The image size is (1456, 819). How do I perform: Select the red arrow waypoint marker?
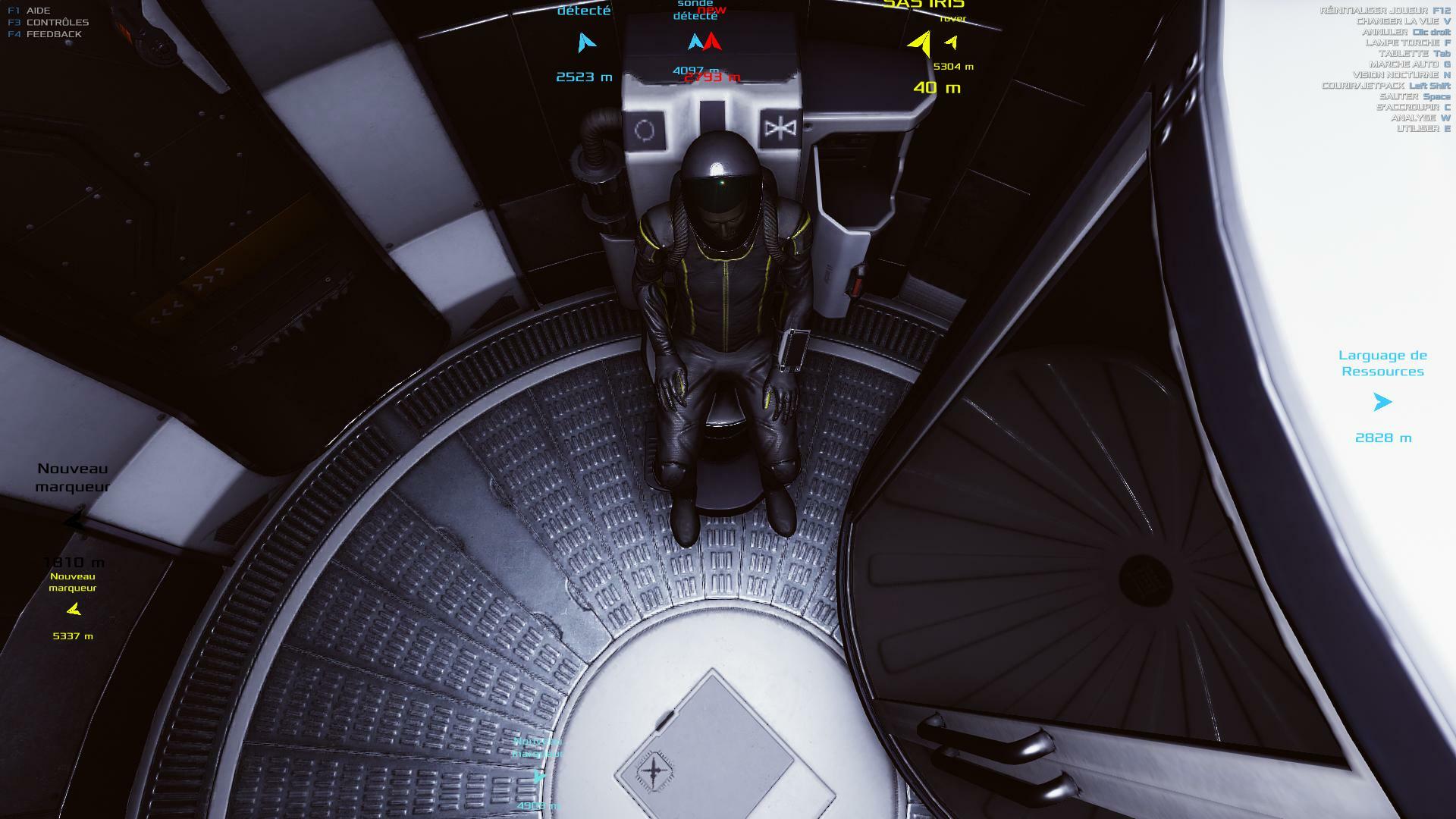712,42
